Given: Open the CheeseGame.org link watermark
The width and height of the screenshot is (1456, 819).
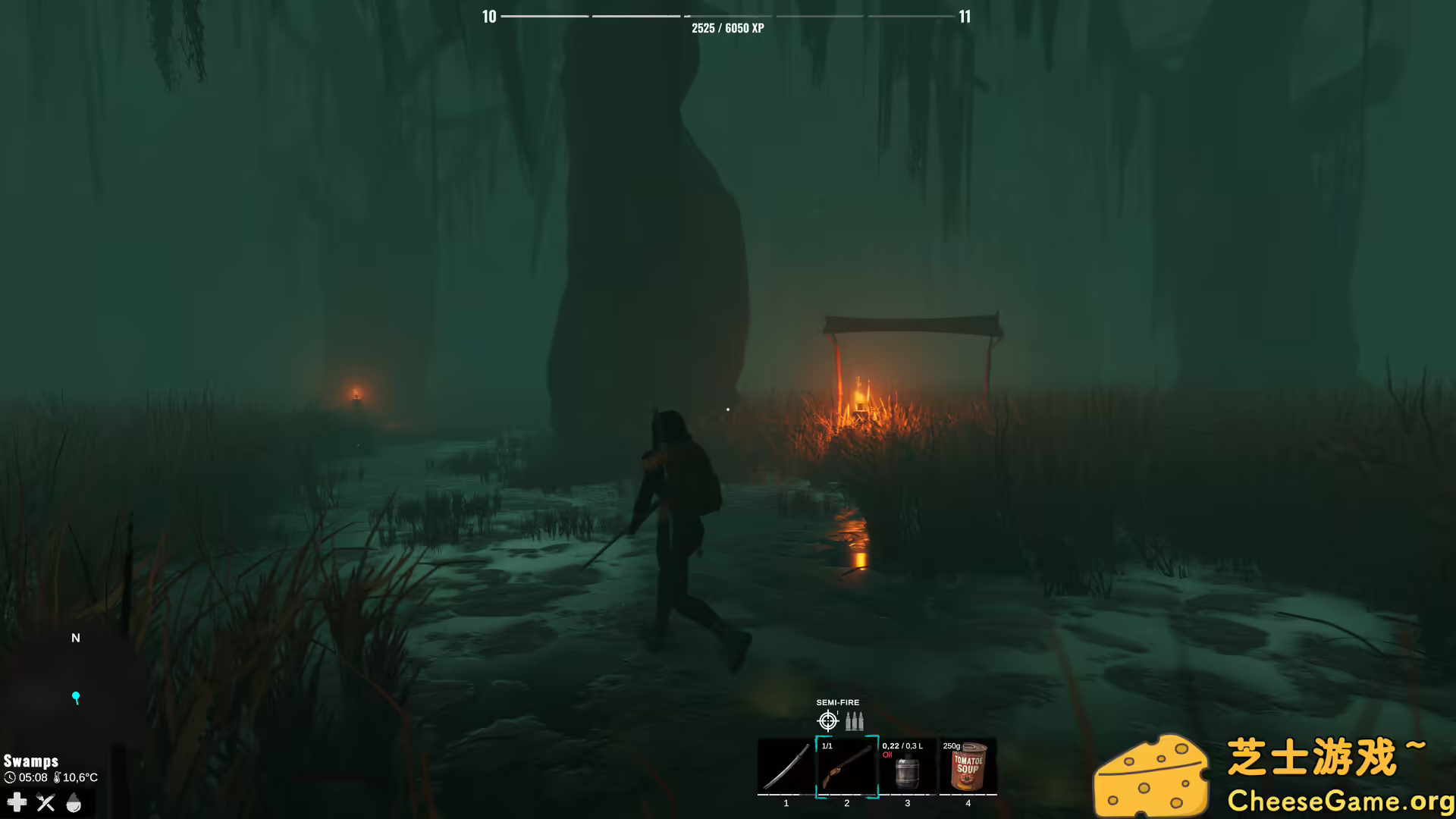Looking at the screenshot, I should point(1341,800).
